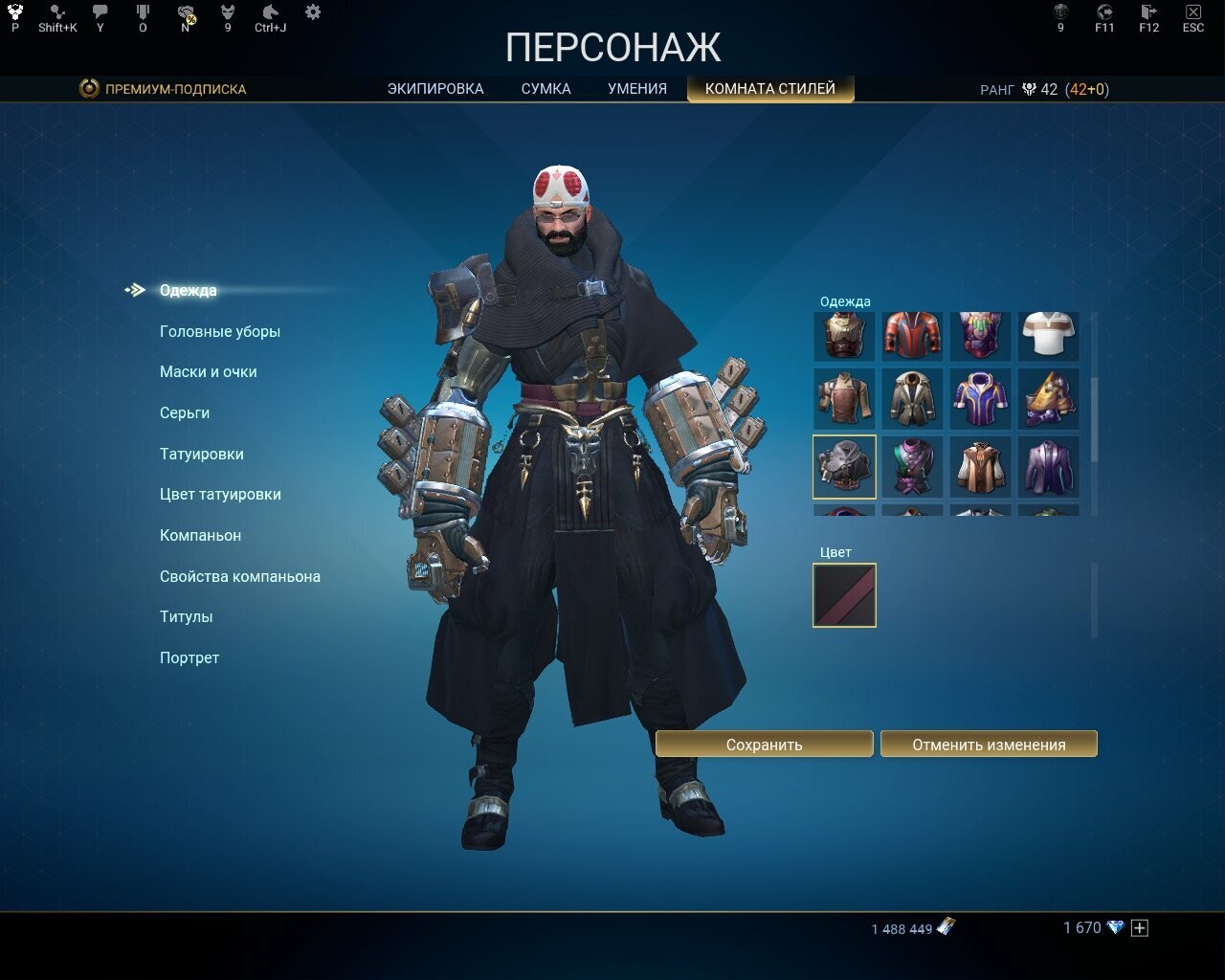The height and width of the screenshot is (980, 1225).
Task: Open the settings gear in the top bar
Action: [313, 11]
